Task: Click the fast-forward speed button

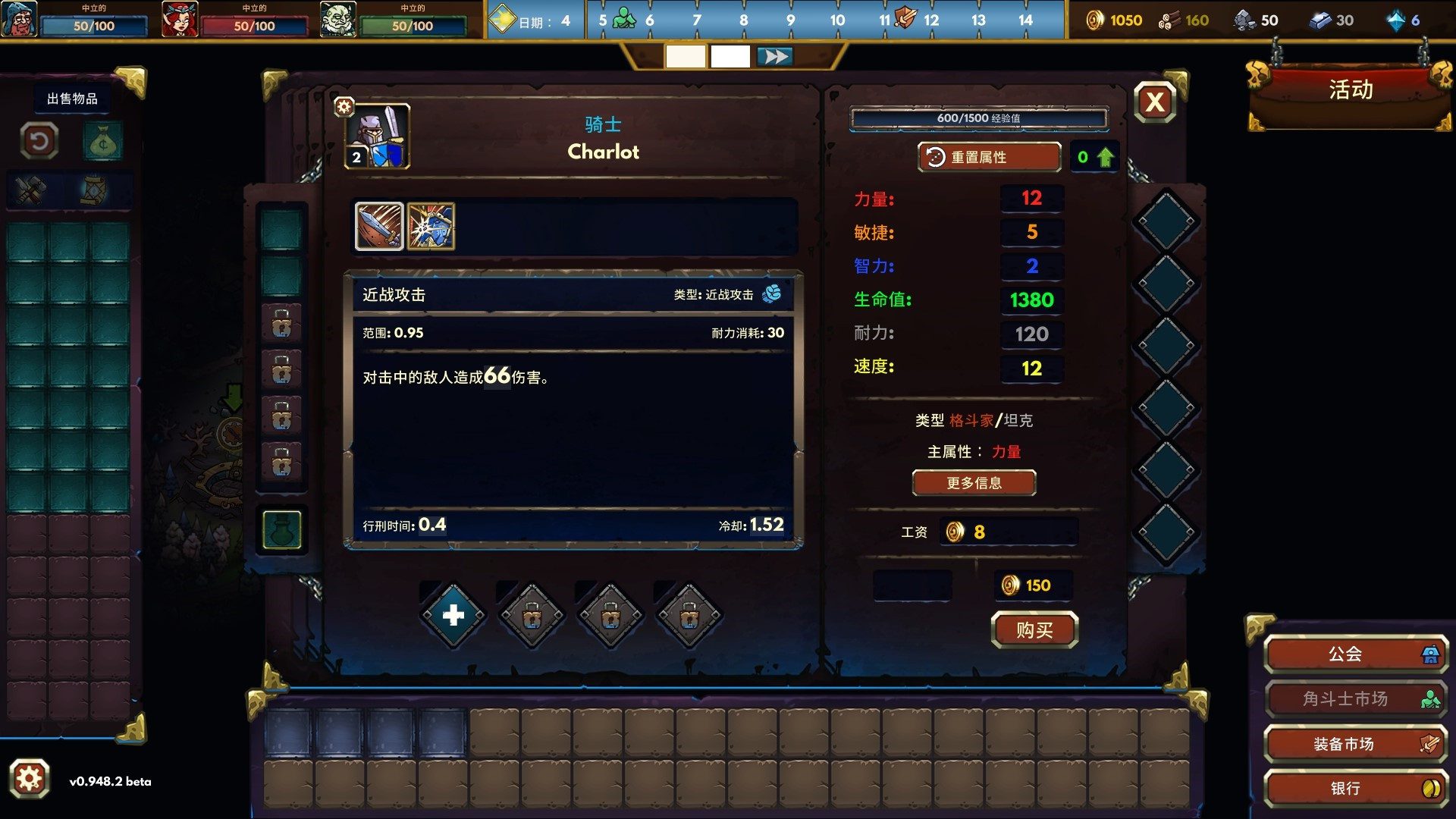Action: click(774, 57)
